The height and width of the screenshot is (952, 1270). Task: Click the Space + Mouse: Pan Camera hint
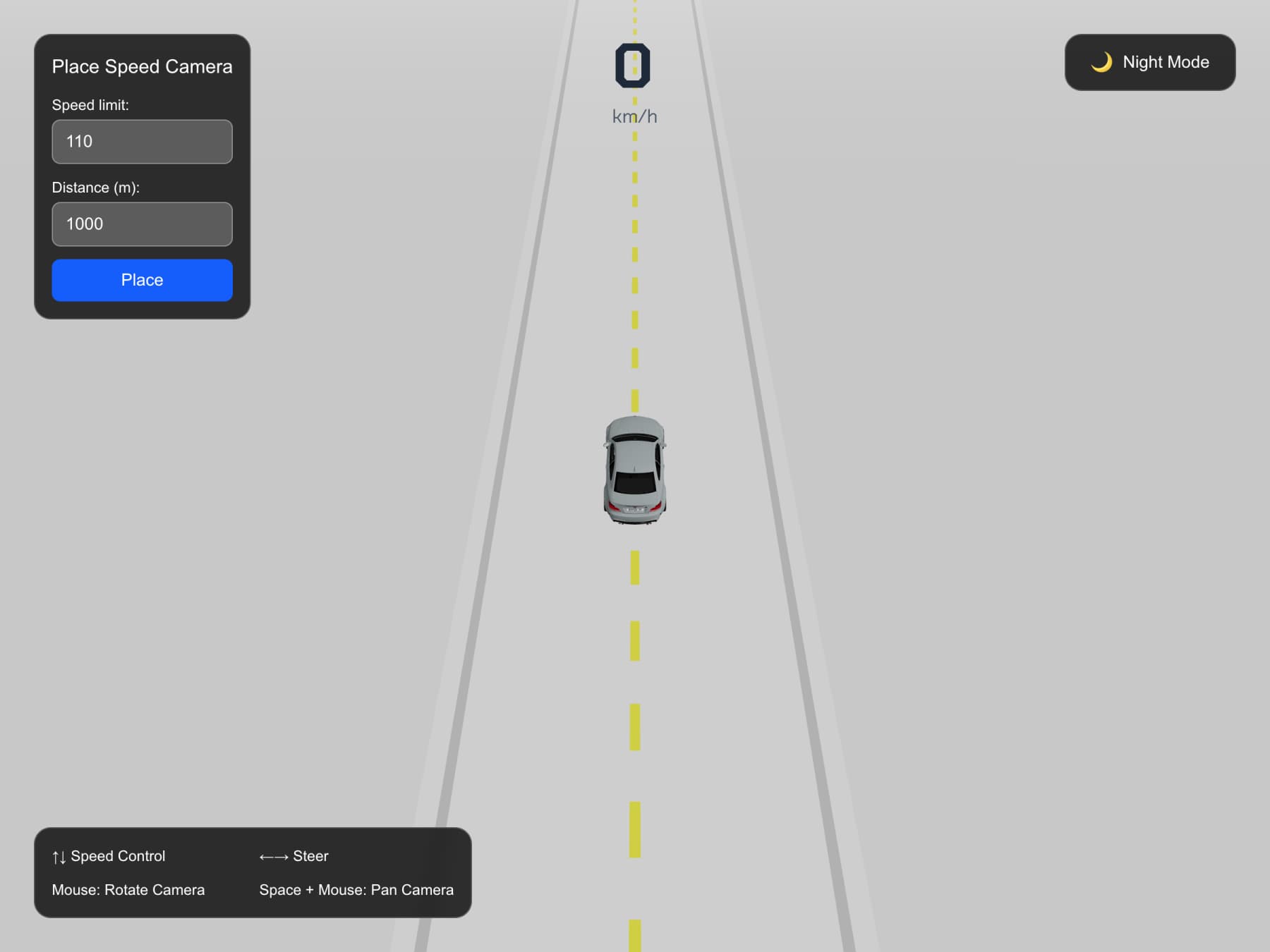tap(356, 890)
